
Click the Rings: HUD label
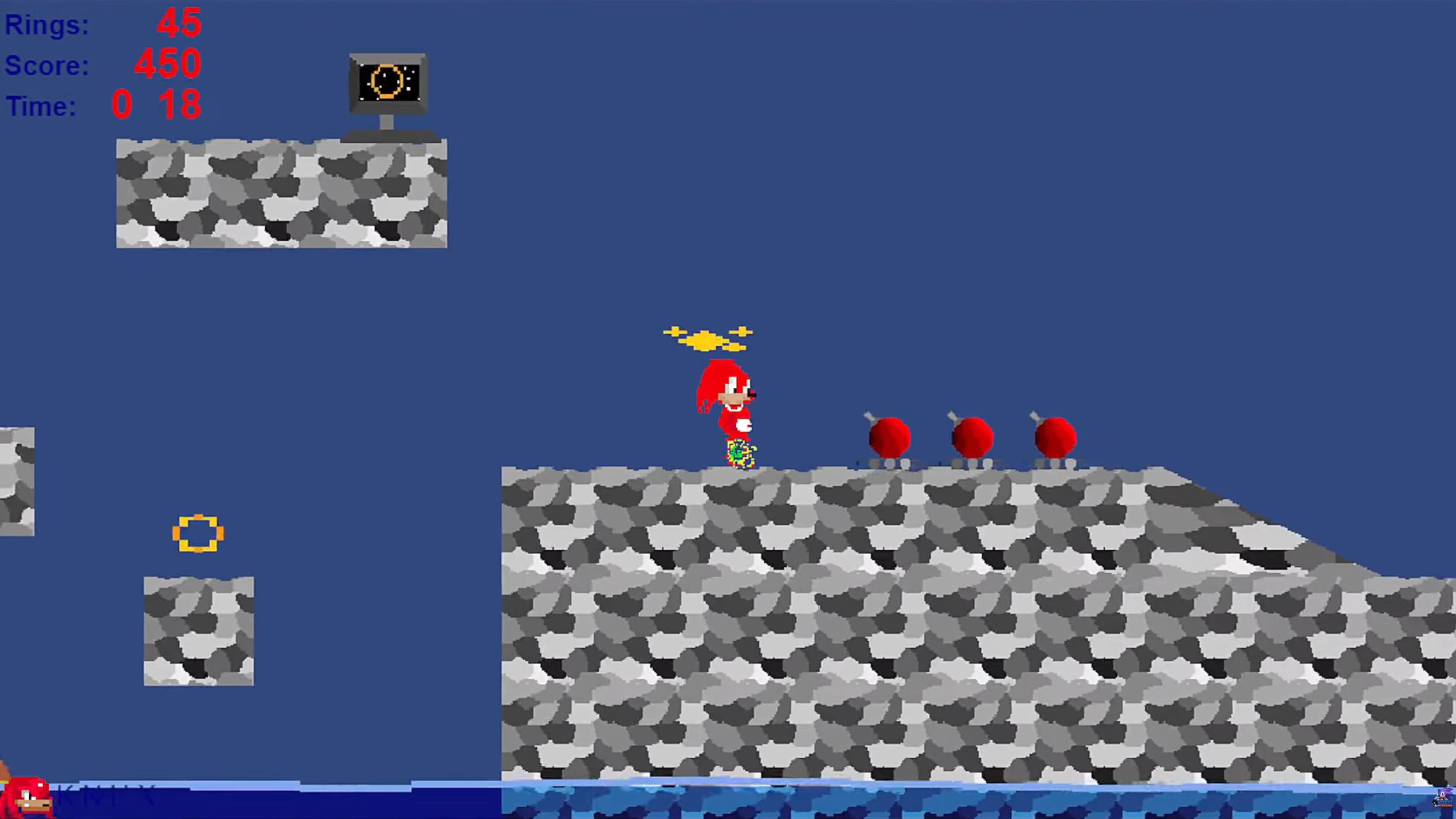pyautogui.click(x=46, y=24)
